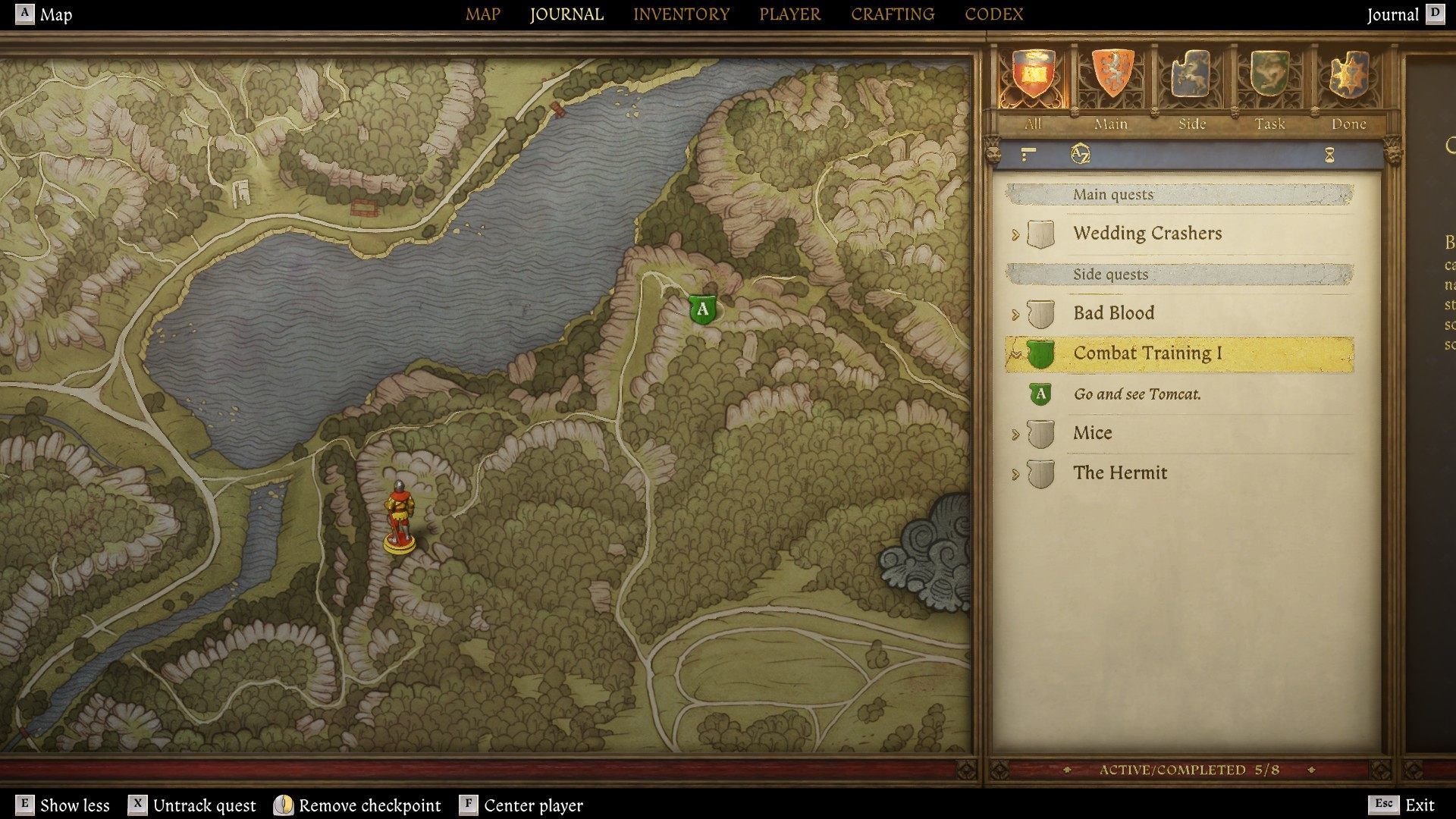The height and width of the screenshot is (819, 1456).
Task: Show only Main quests filter
Action: [1111, 74]
